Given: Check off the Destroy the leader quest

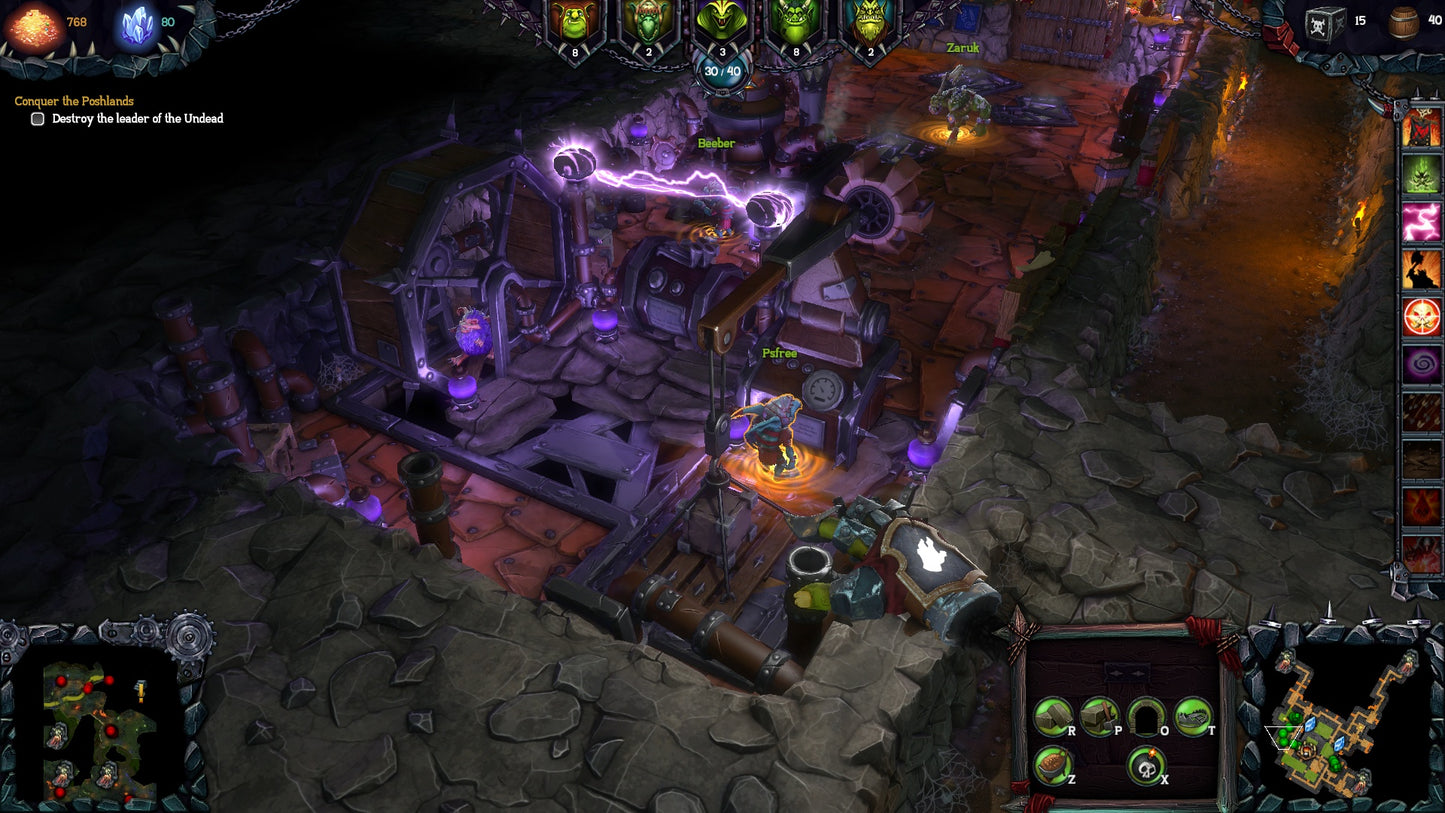Looking at the screenshot, I should [37, 118].
